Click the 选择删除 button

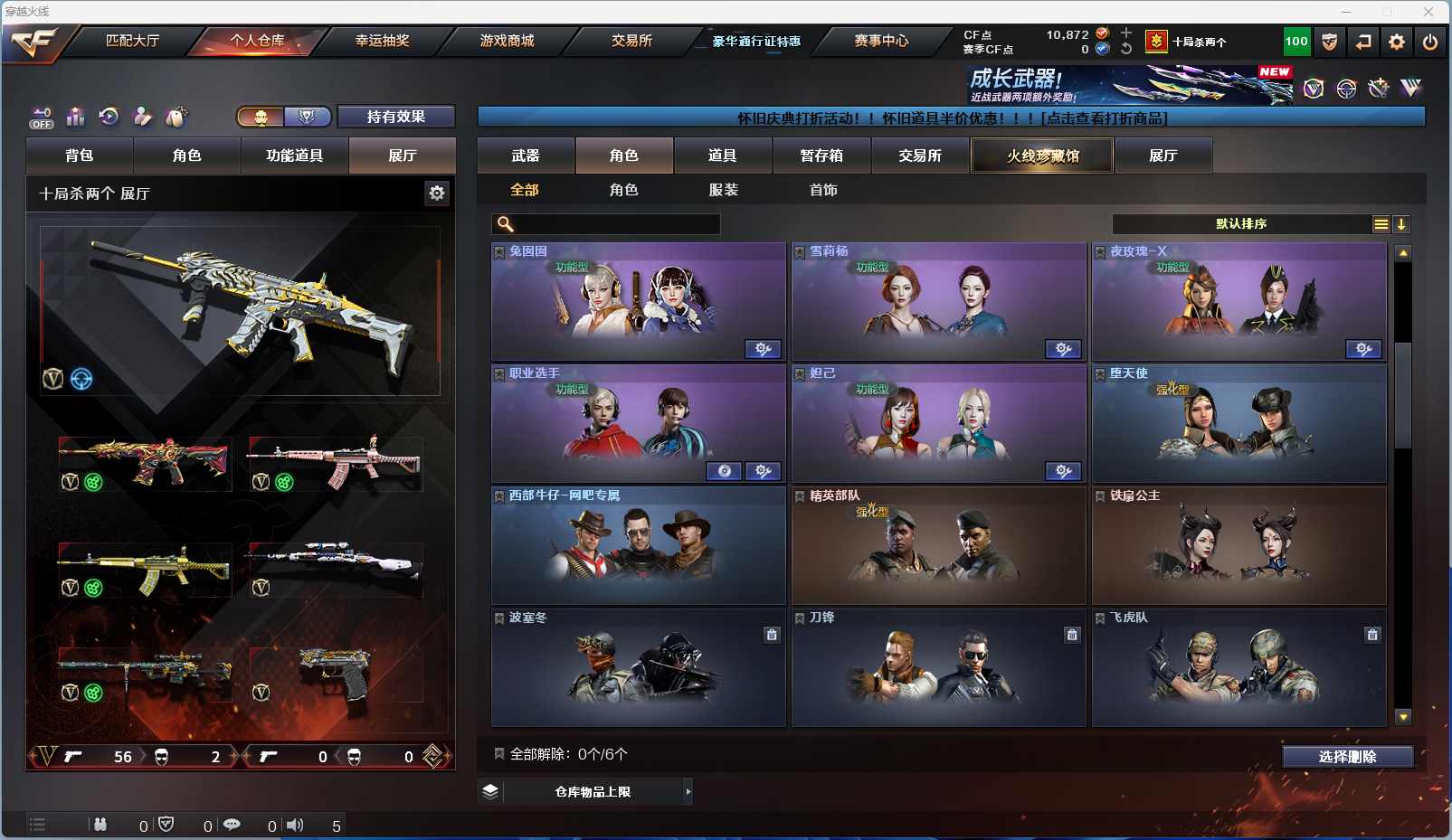point(1347,757)
